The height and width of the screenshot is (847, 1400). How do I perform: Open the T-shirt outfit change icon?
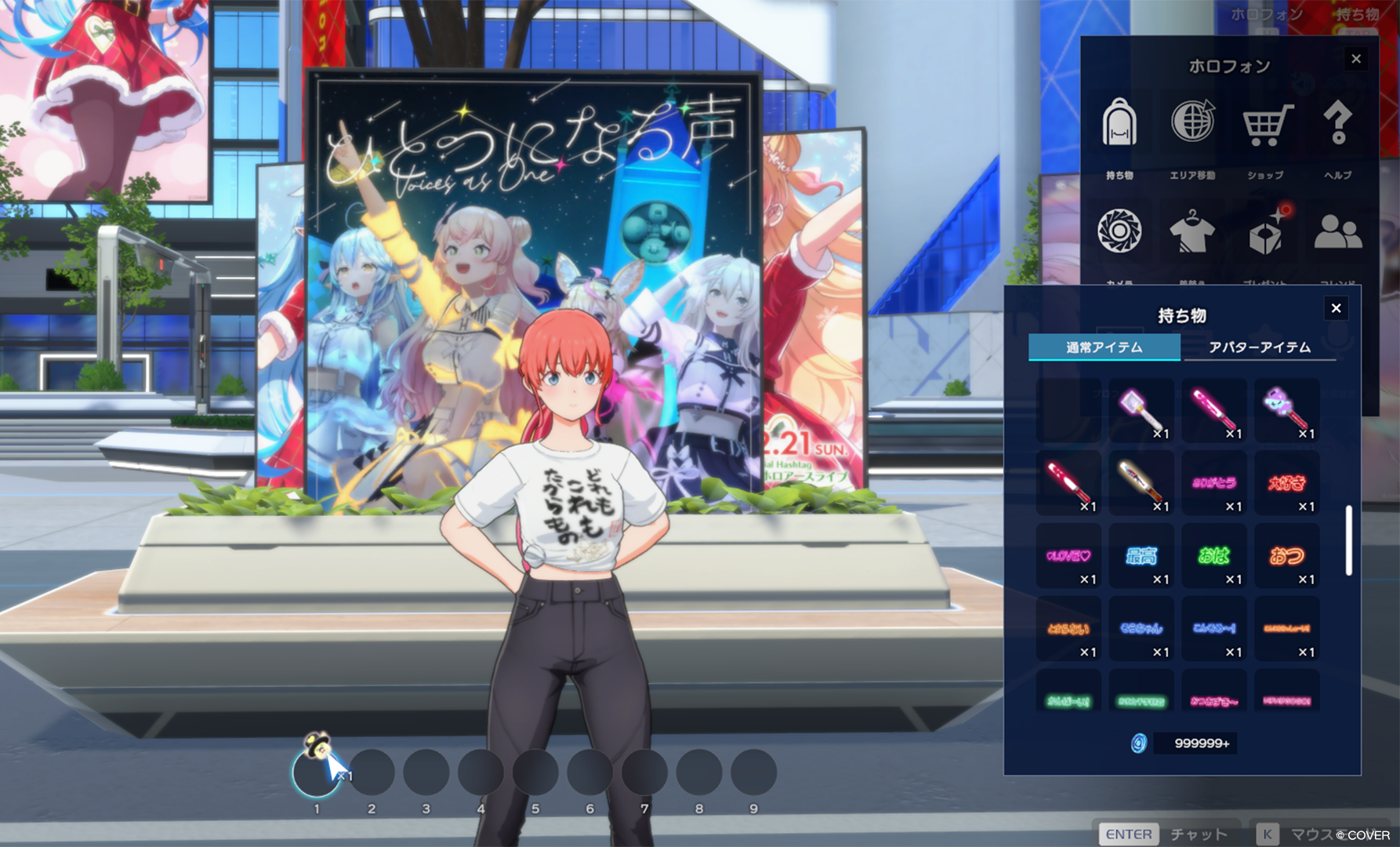click(1192, 233)
